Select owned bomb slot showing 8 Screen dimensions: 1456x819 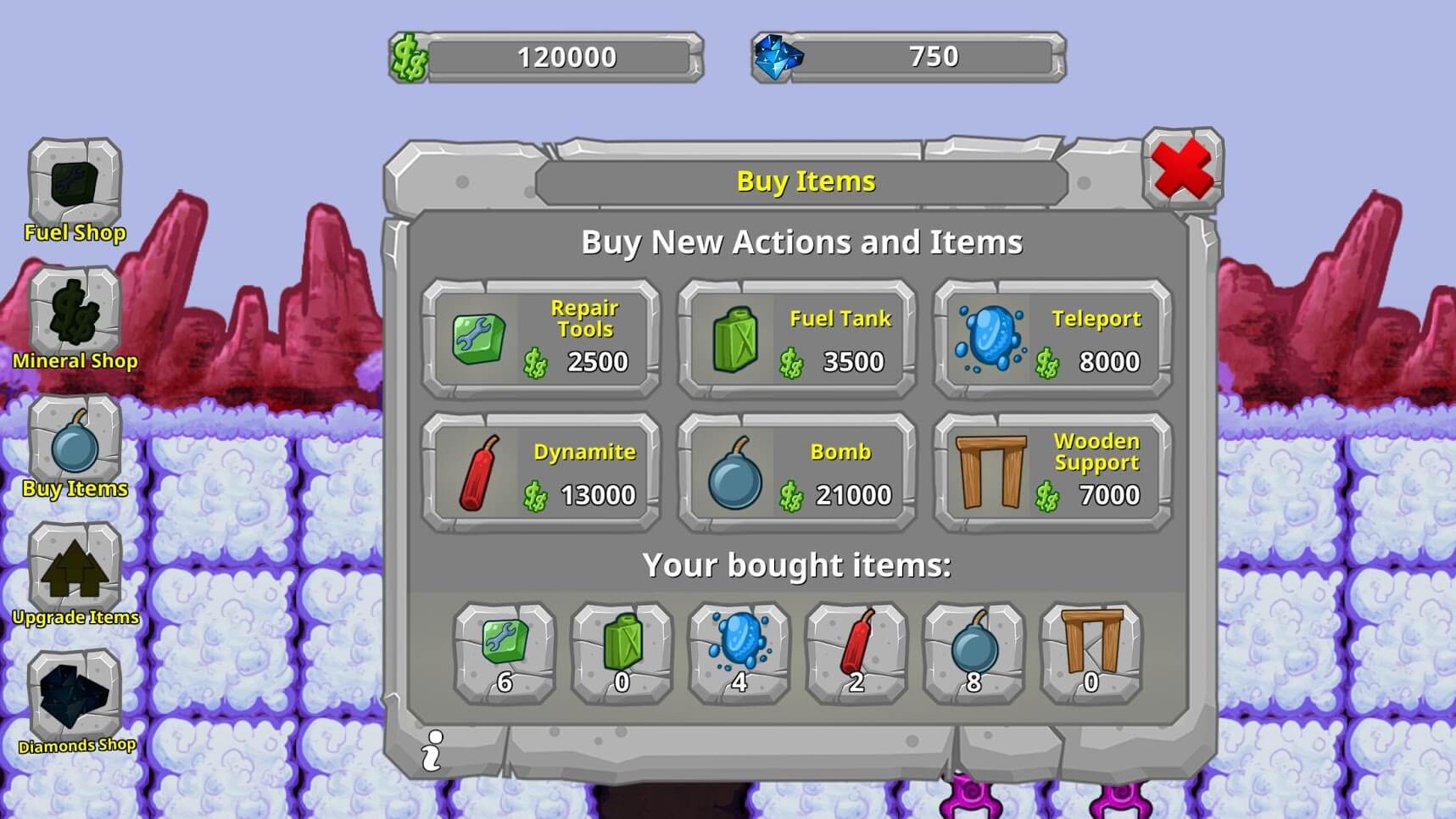click(973, 653)
